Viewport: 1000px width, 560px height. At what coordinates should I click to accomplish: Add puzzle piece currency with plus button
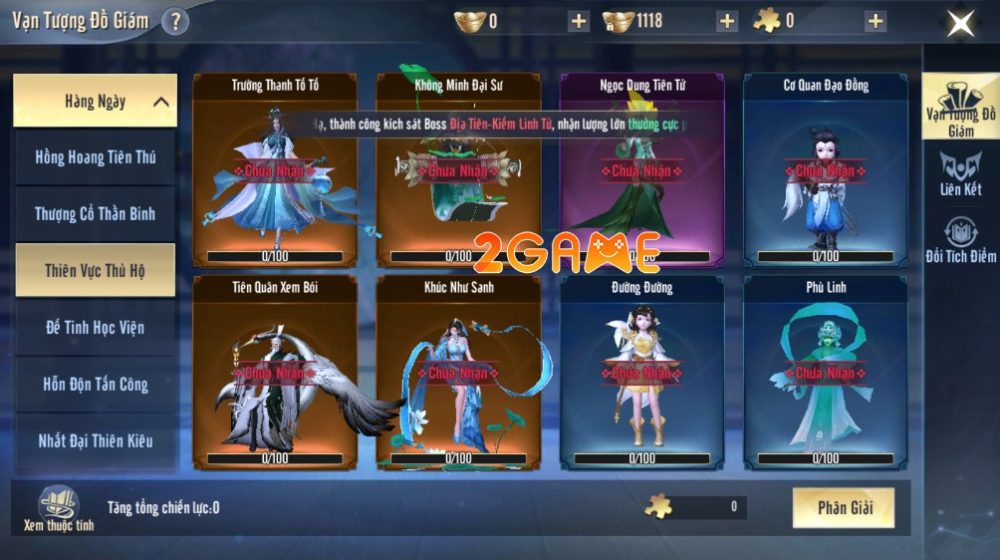875,21
